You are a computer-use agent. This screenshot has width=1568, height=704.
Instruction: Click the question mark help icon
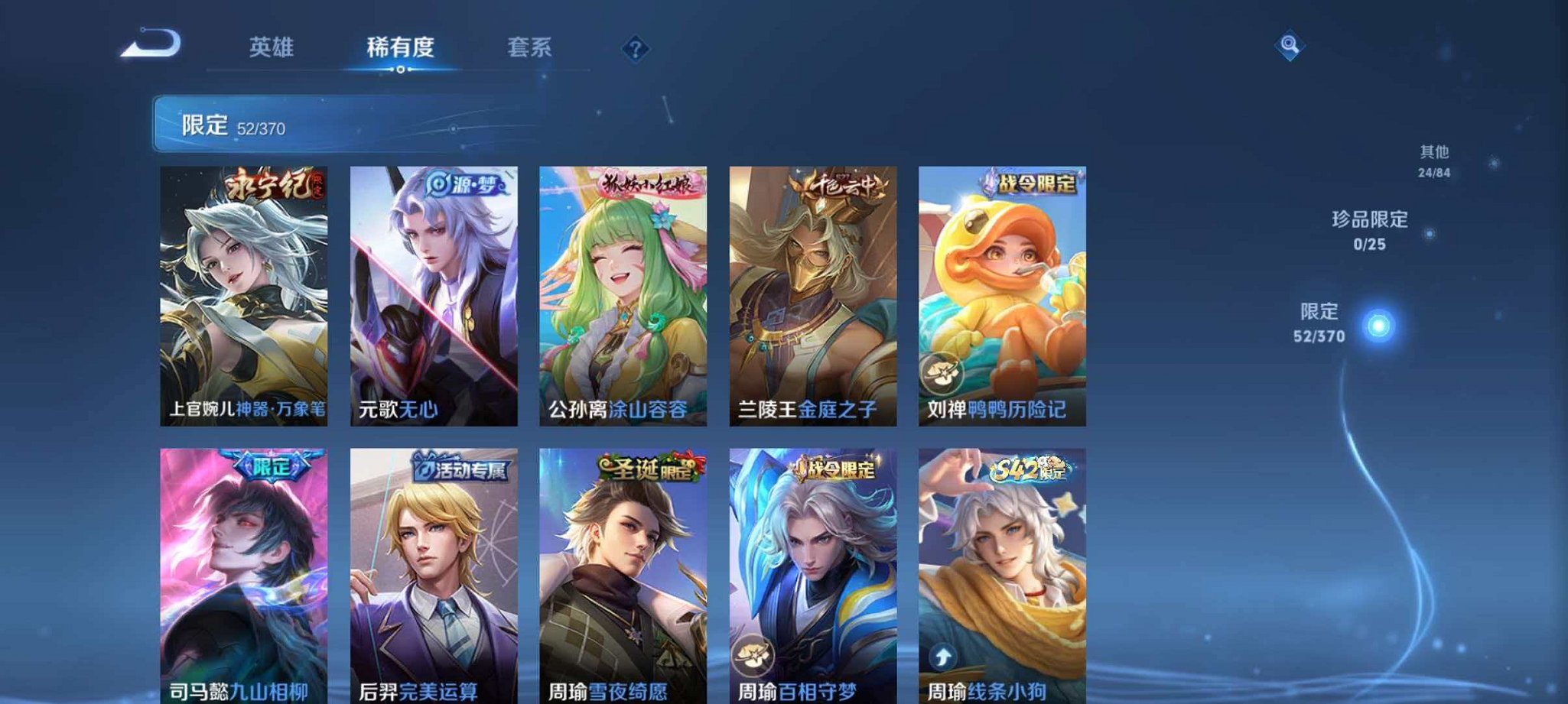coord(636,48)
